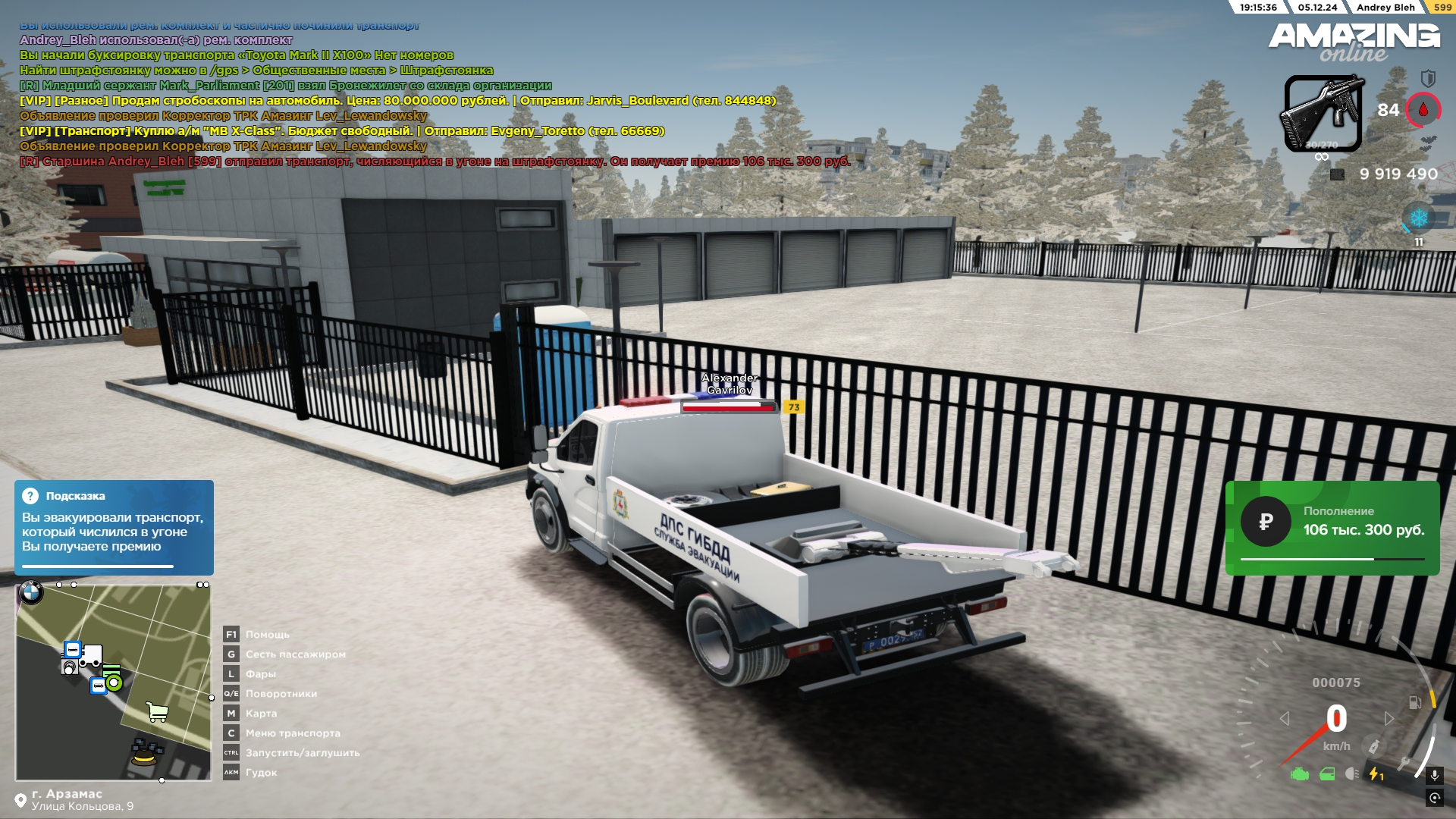
Task: Click the right turn signal arrow
Action: 1389,718
